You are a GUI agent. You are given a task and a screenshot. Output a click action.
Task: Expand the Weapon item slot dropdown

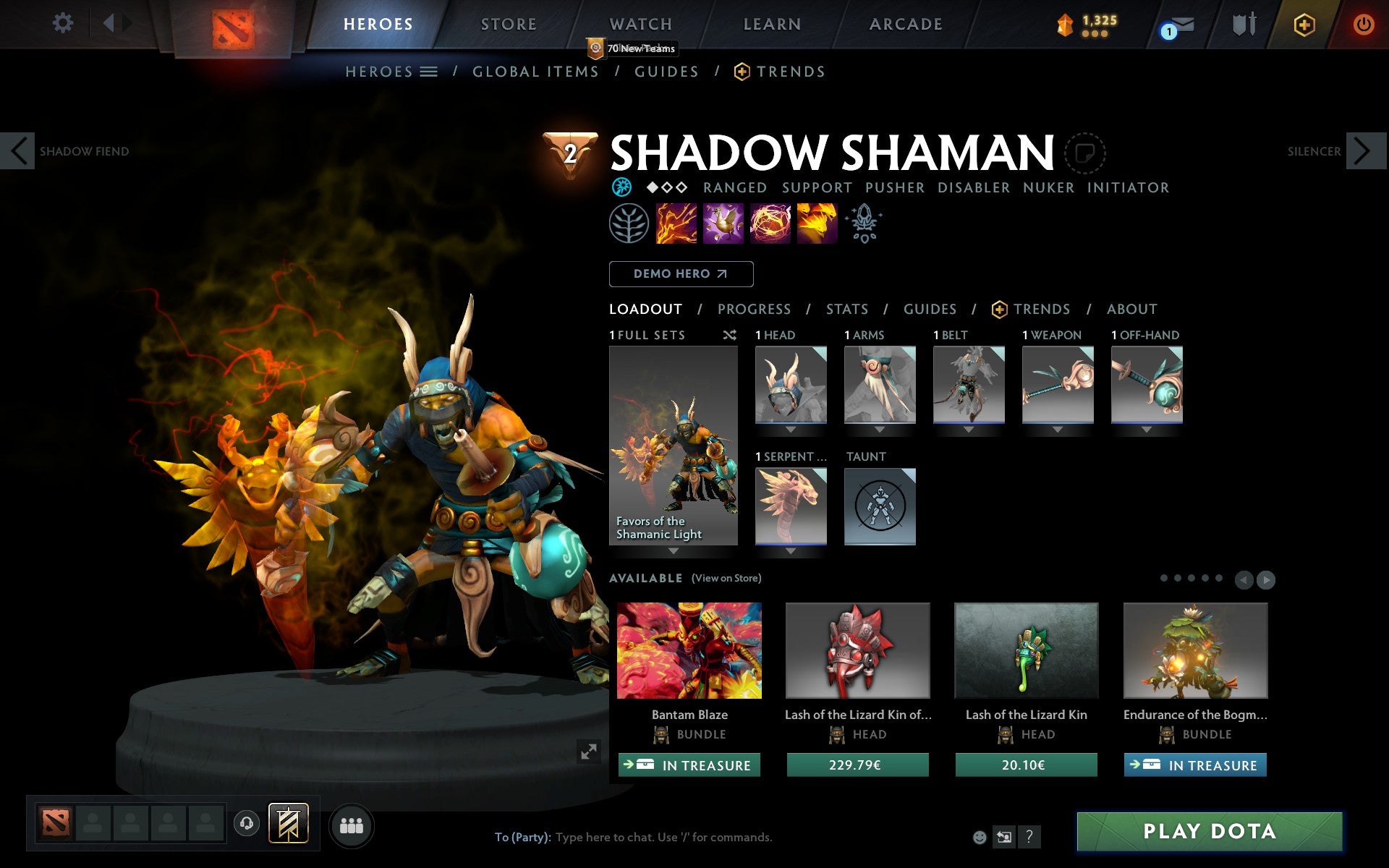click(1057, 427)
